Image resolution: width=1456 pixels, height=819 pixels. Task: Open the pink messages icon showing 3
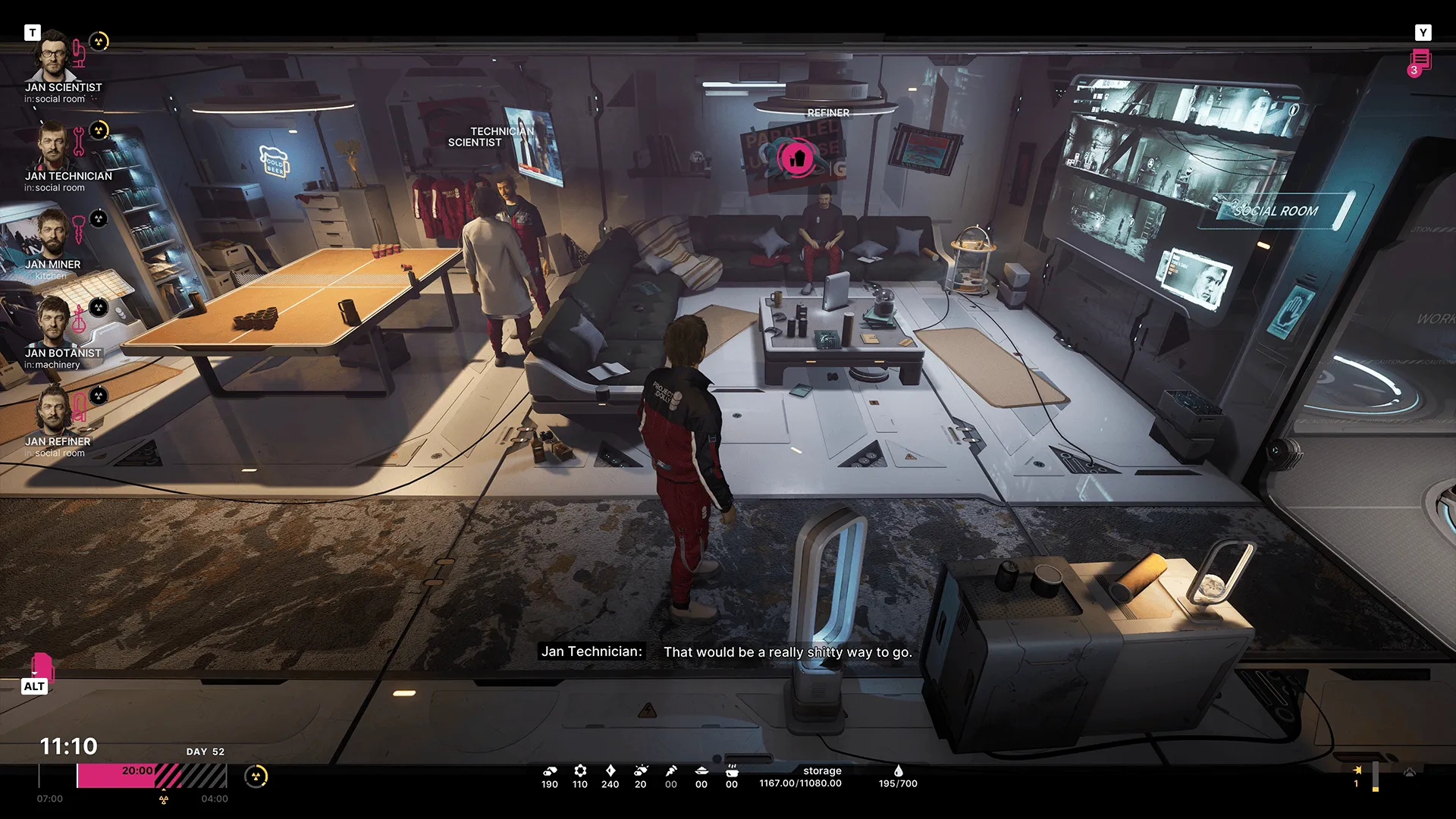point(1420,61)
